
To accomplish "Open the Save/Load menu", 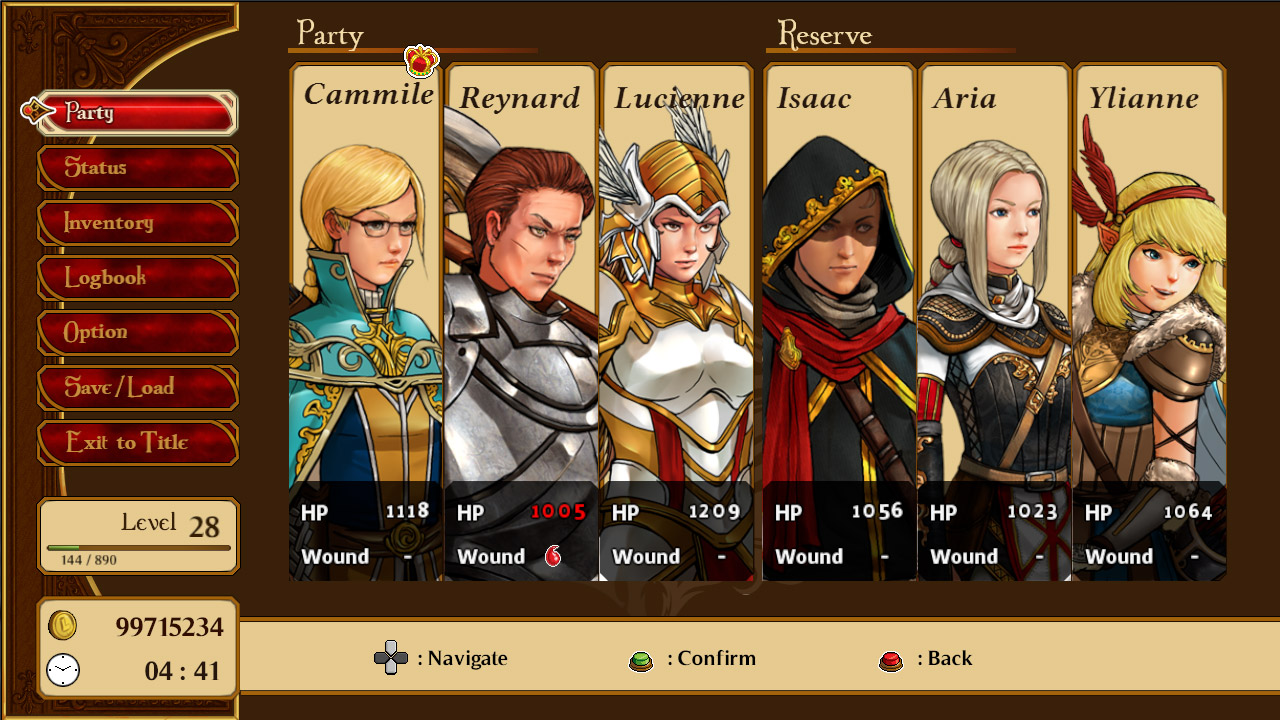I will tap(137, 388).
